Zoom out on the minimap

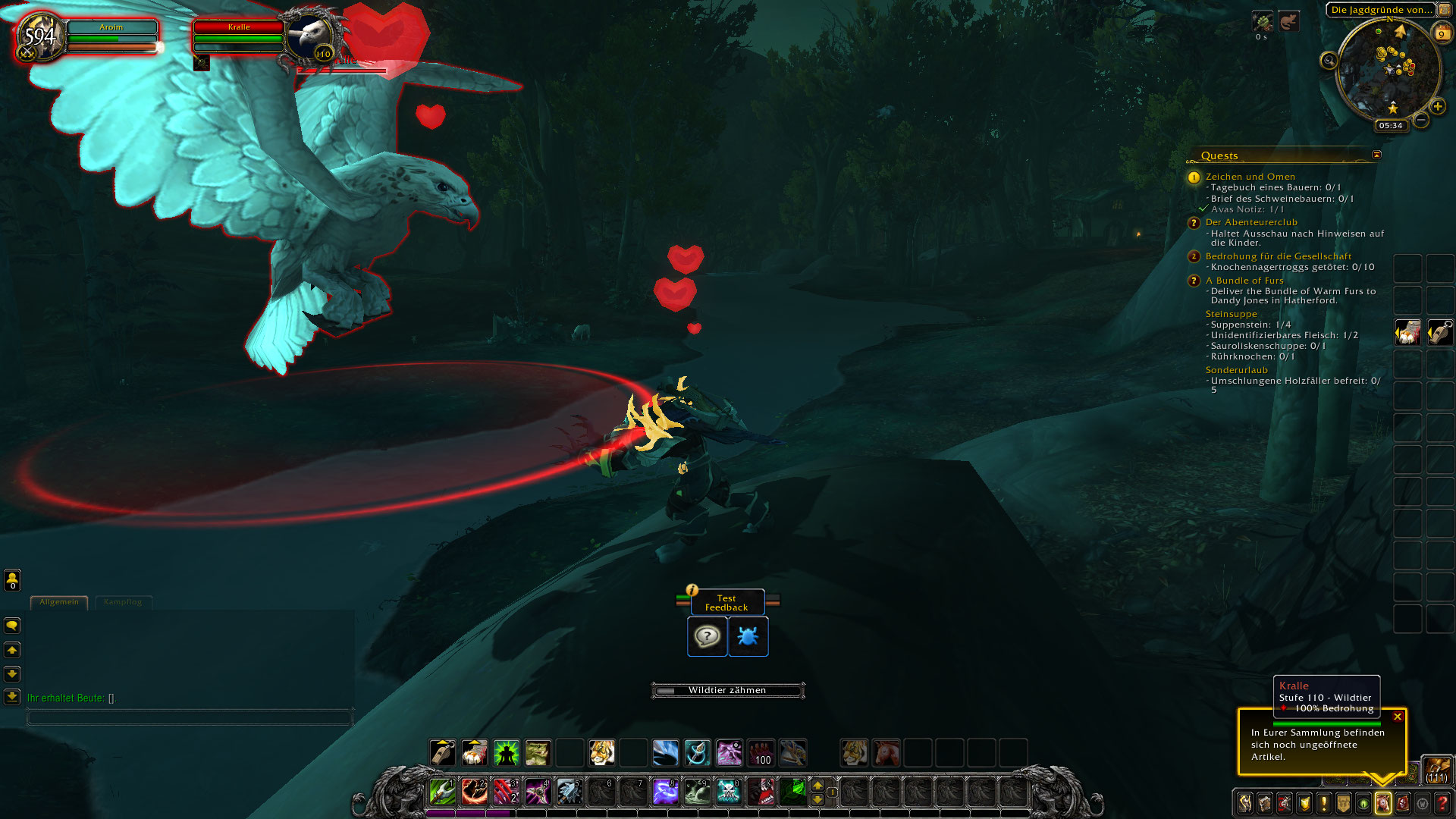pos(1421,121)
